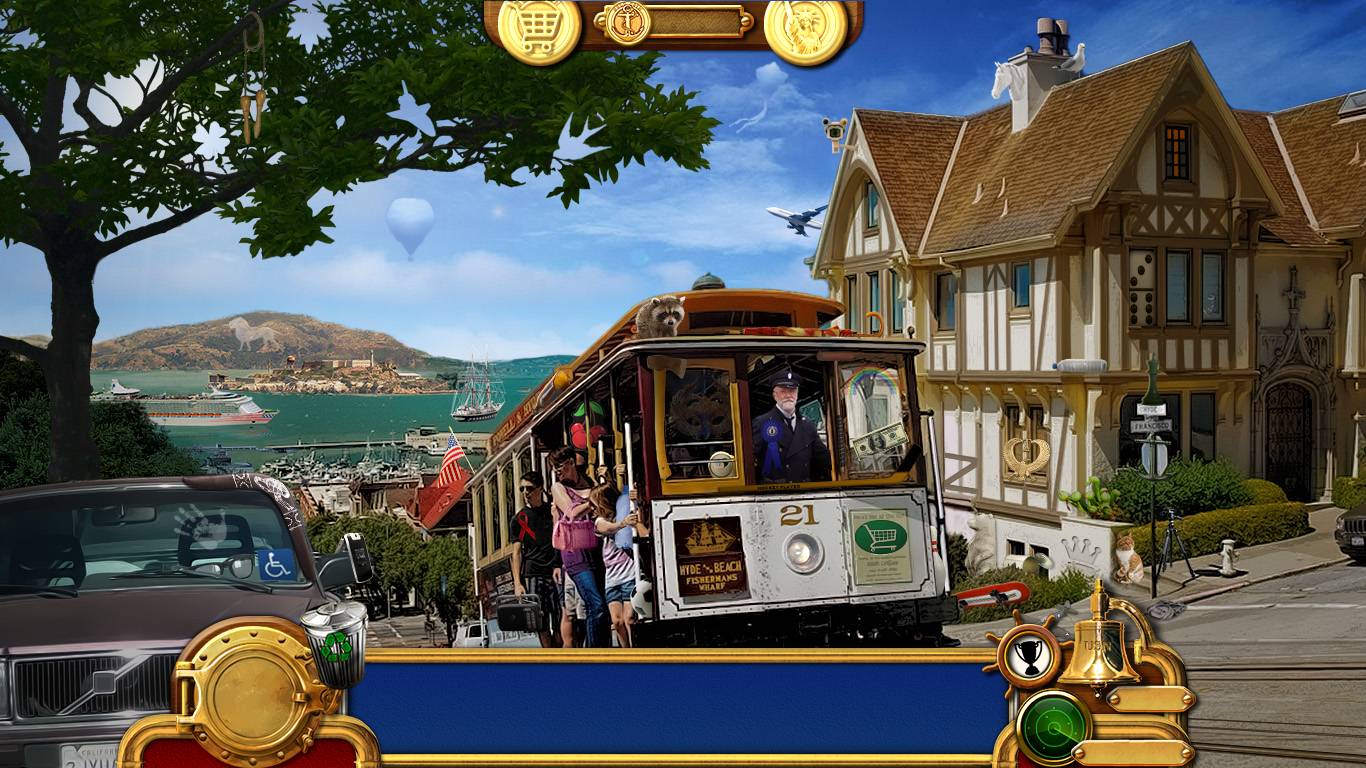The image size is (1366, 768).
Task: Click the recycling trash can icon
Action: coord(335,643)
